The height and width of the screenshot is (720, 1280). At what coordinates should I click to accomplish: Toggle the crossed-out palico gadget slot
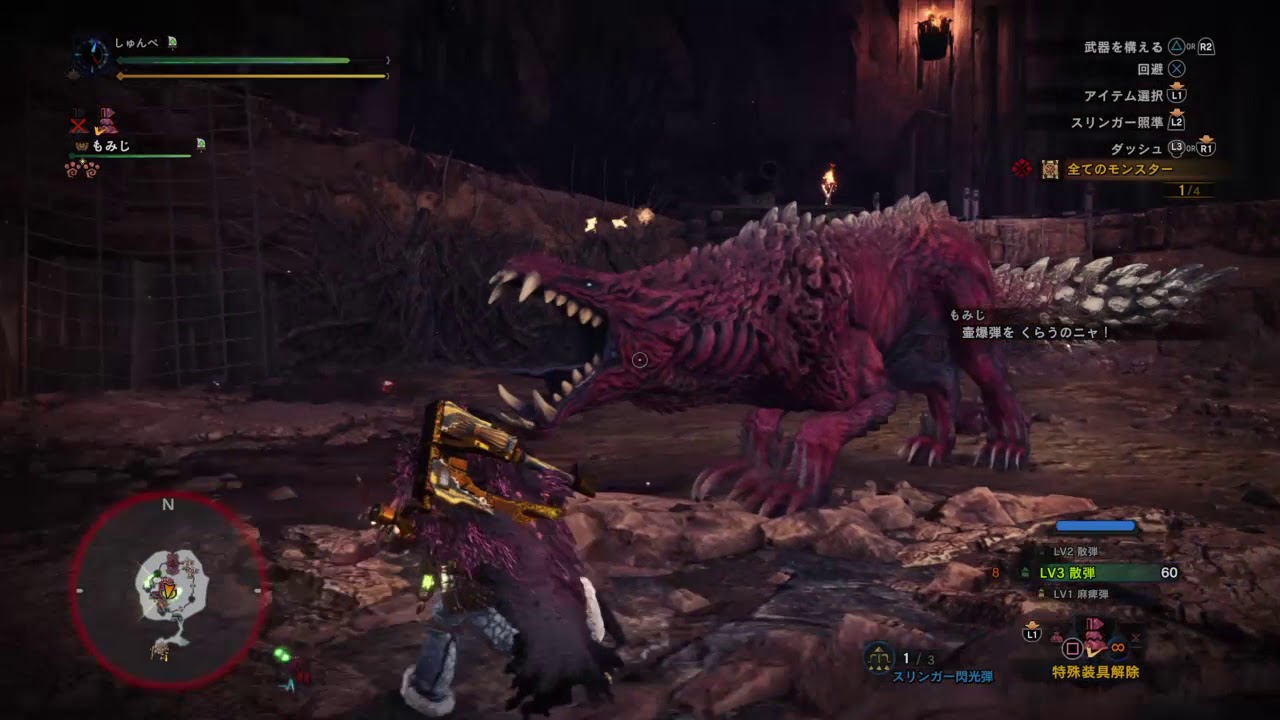79,125
